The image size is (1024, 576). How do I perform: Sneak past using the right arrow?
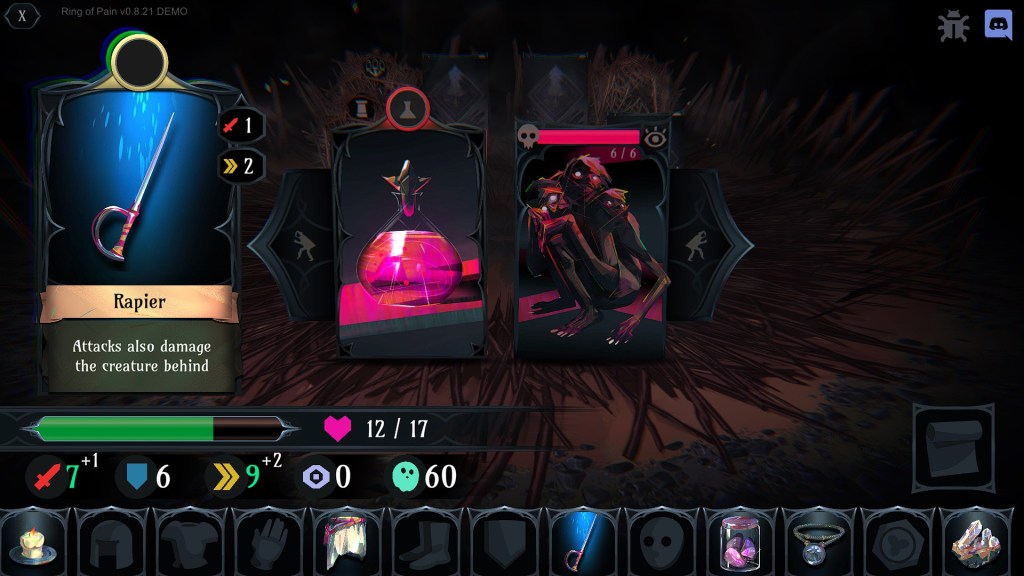701,246
